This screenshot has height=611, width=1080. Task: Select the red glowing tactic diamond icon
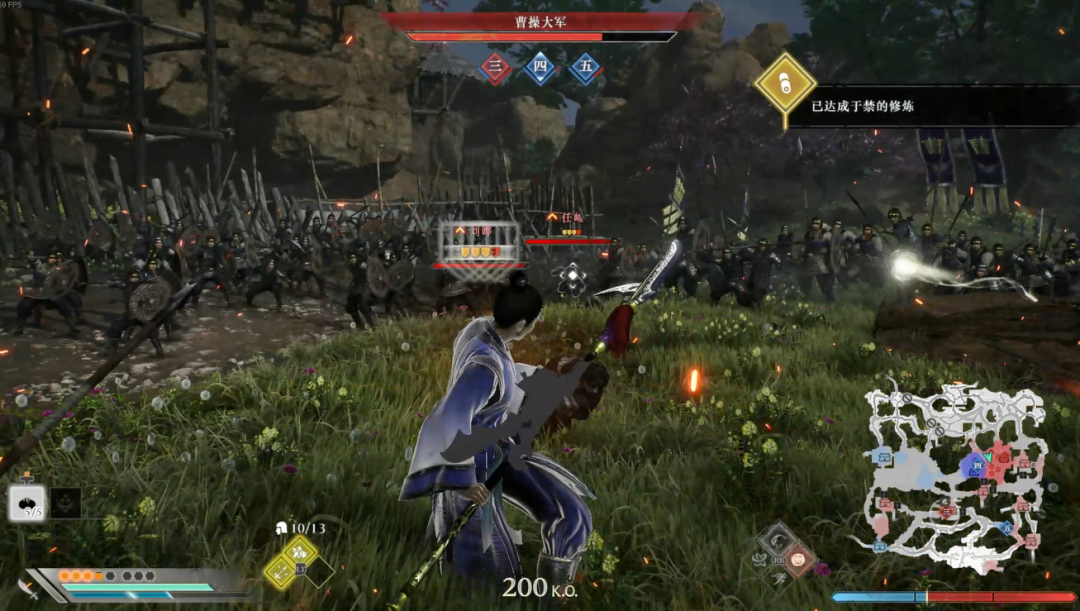pos(797,557)
